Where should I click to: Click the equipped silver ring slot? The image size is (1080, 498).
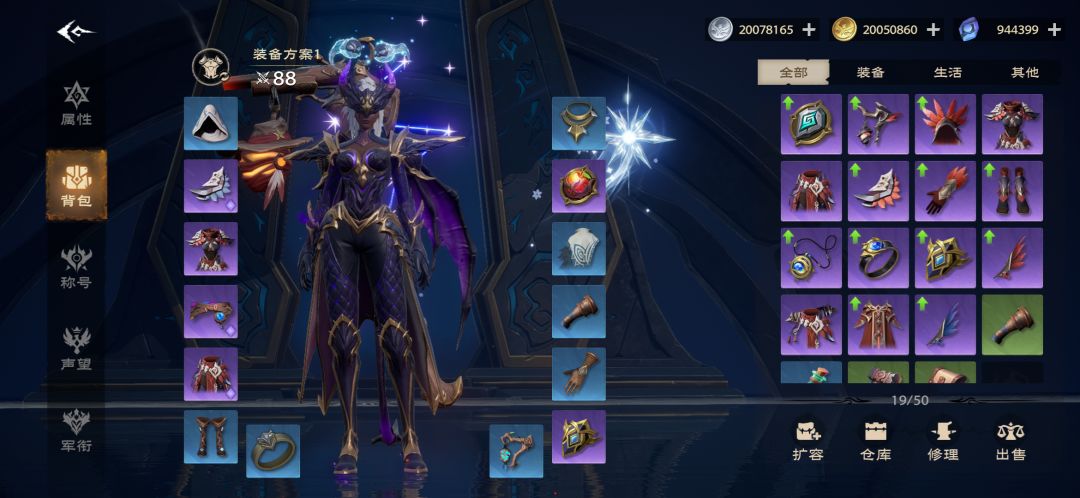273,451
